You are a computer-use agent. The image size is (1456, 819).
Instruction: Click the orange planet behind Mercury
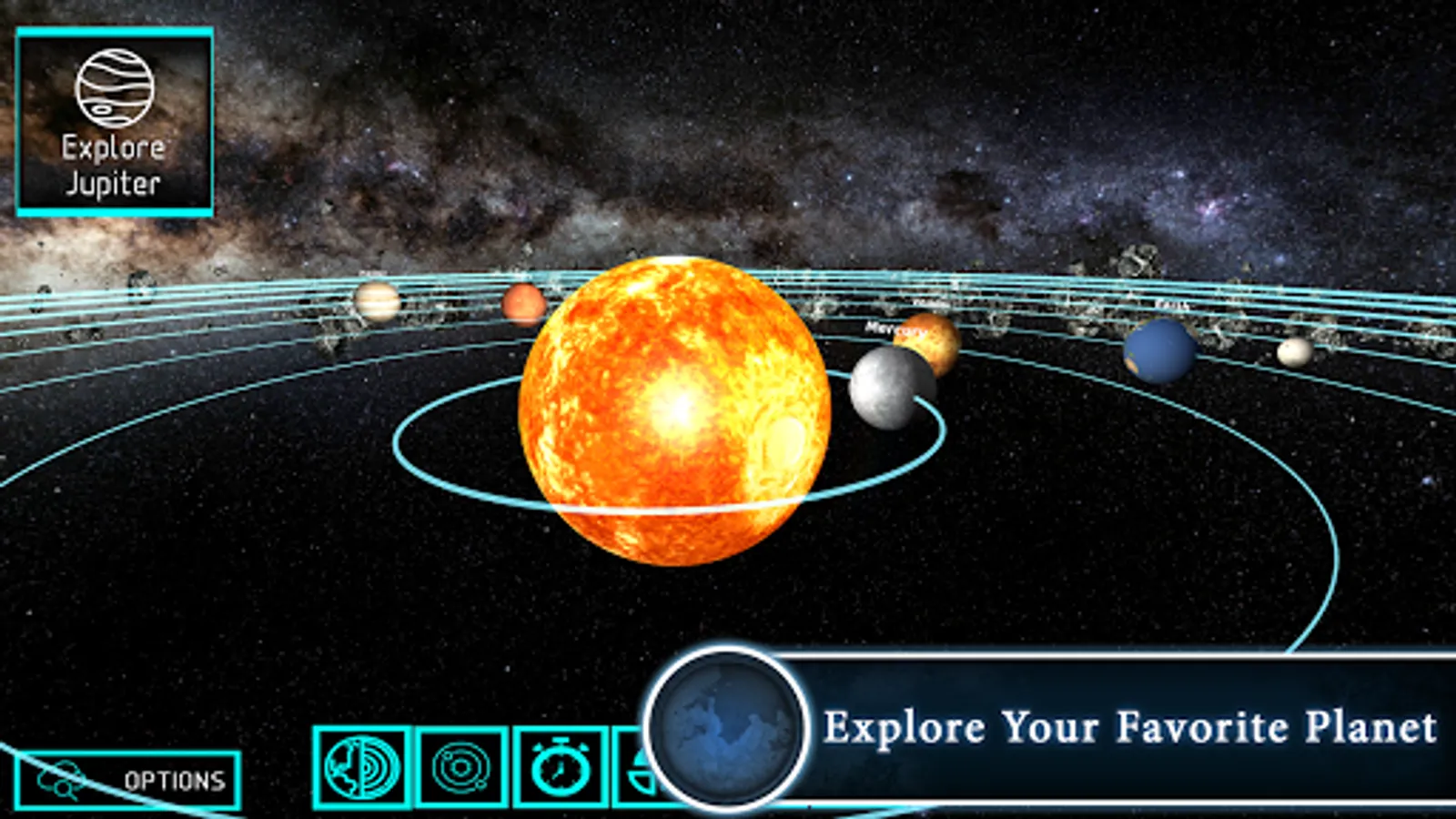tap(928, 341)
